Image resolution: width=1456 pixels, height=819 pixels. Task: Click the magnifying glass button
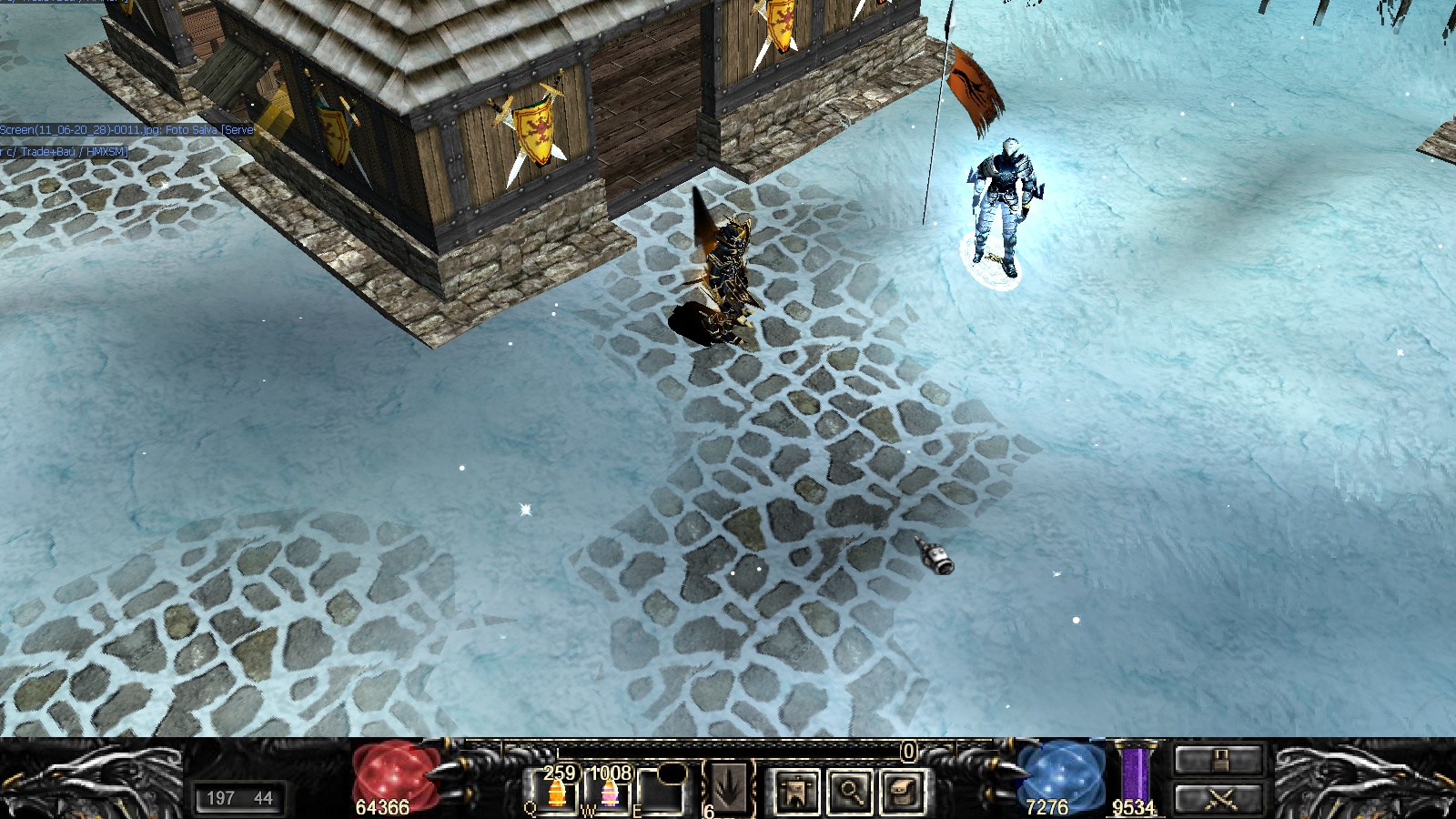click(850, 791)
